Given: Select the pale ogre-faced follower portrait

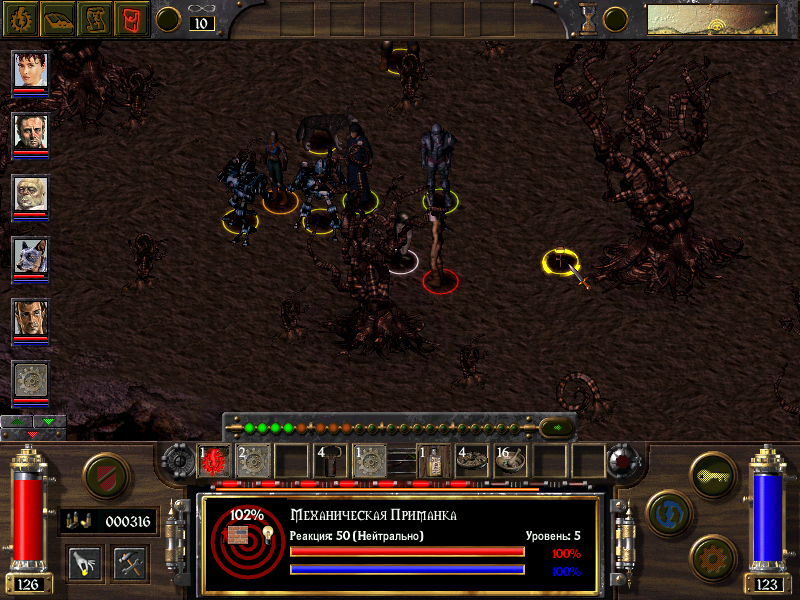Looking at the screenshot, I should [x=30, y=194].
